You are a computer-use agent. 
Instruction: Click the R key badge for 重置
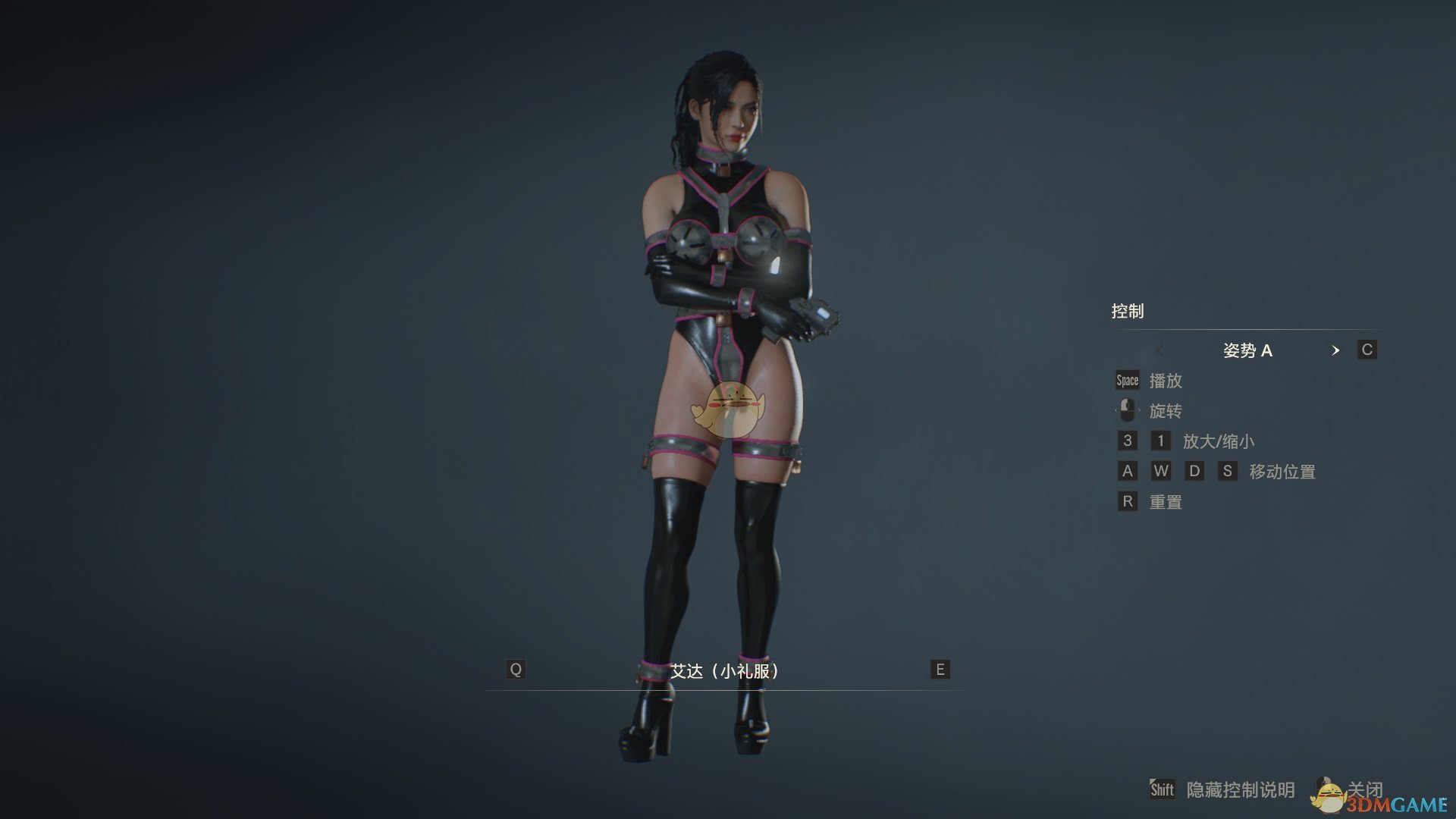click(x=1126, y=501)
